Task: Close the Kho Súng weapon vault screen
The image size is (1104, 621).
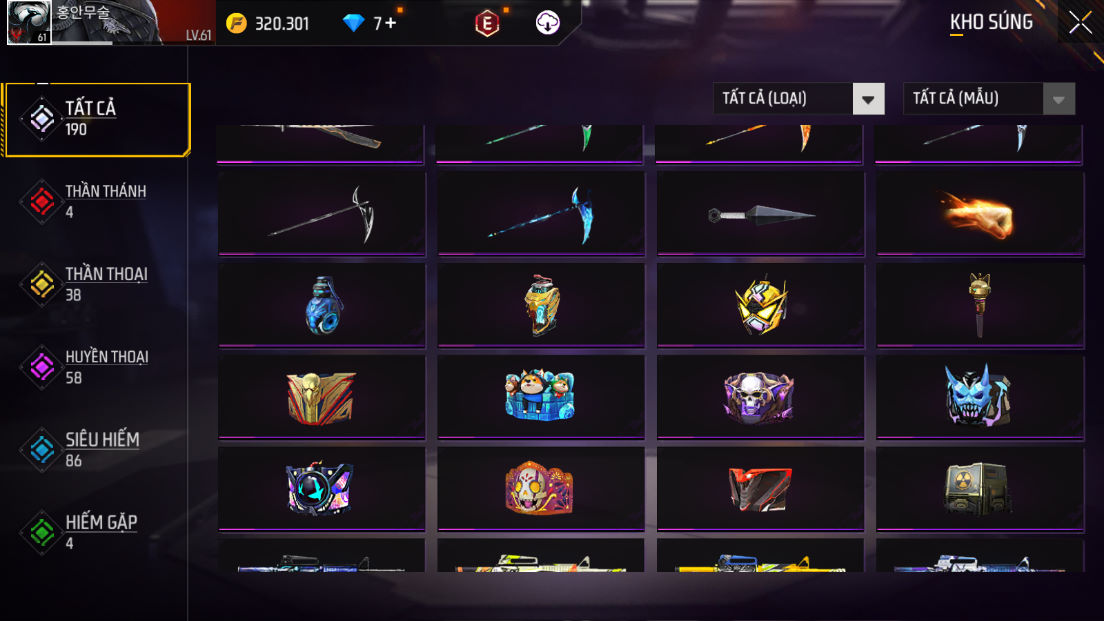Action: 1080,22
